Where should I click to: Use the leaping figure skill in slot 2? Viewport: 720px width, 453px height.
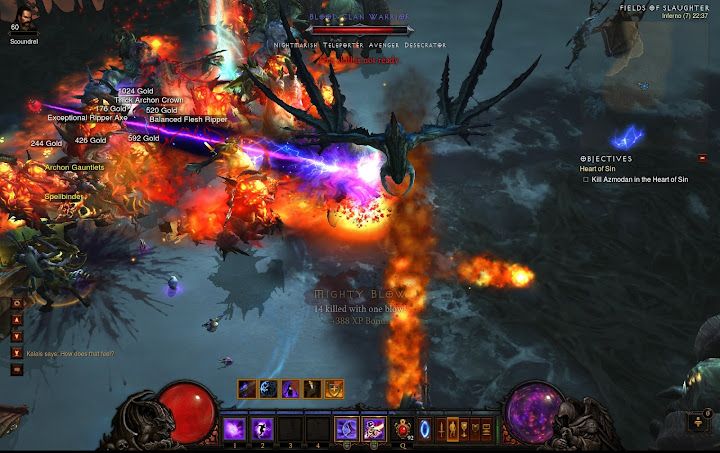pyautogui.click(x=262, y=429)
